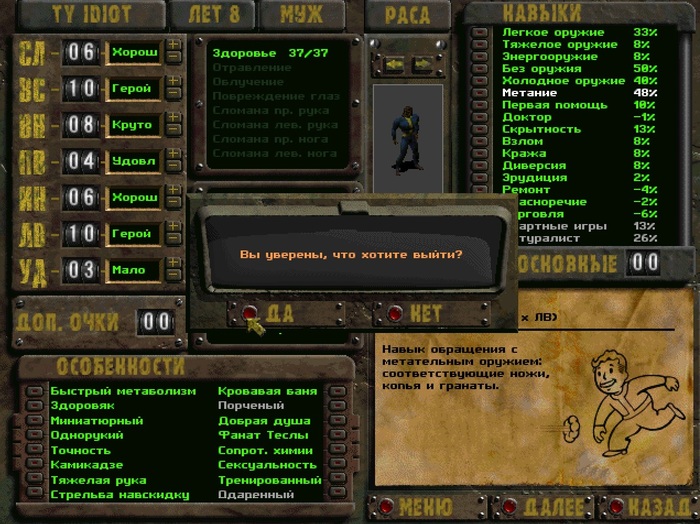Image resolution: width=700 pixels, height=524 pixels.
Task: Toggle the Одаренный trait
Action: pyautogui.click(x=256, y=495)
